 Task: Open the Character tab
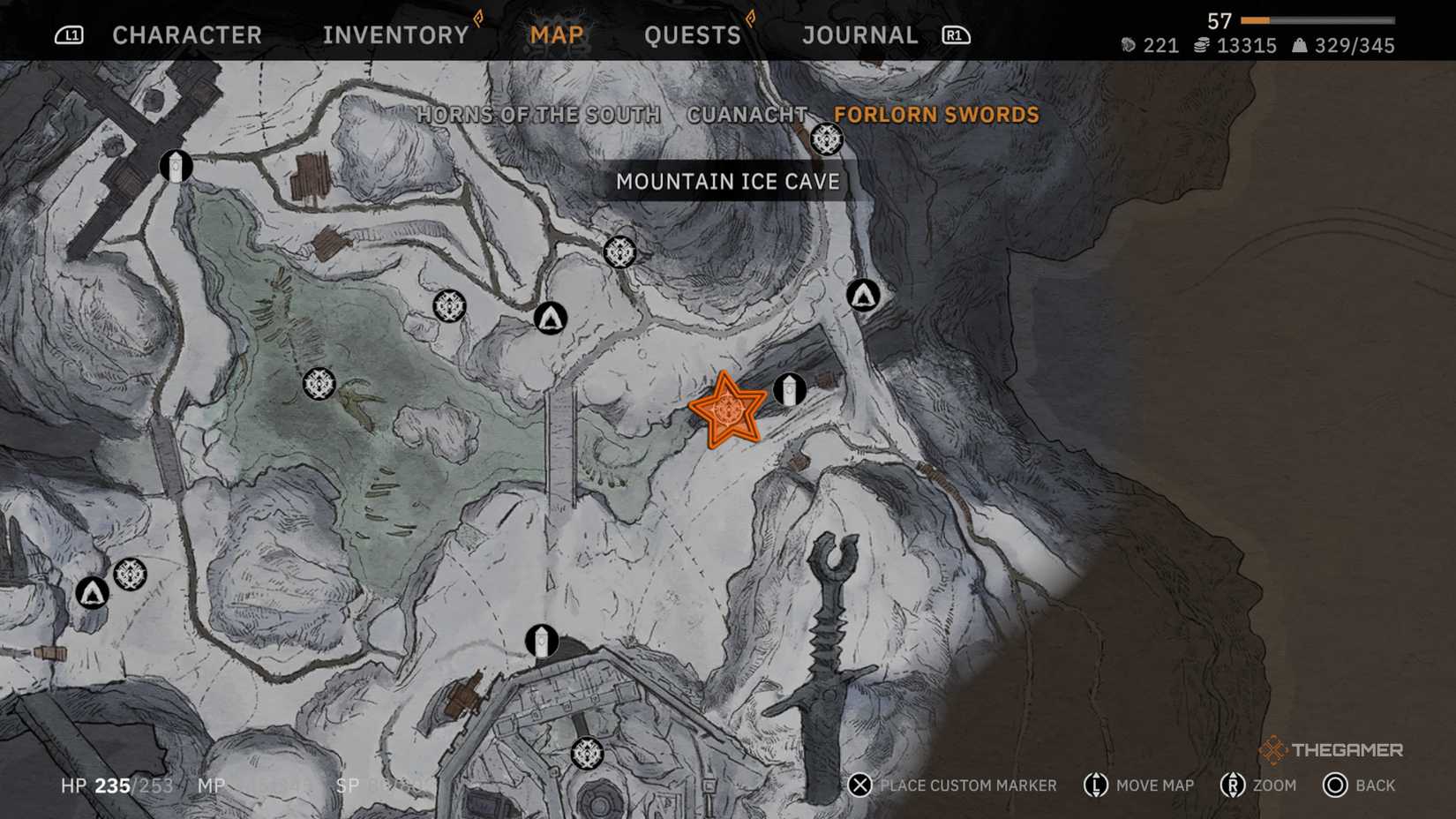tap(187, 35)
